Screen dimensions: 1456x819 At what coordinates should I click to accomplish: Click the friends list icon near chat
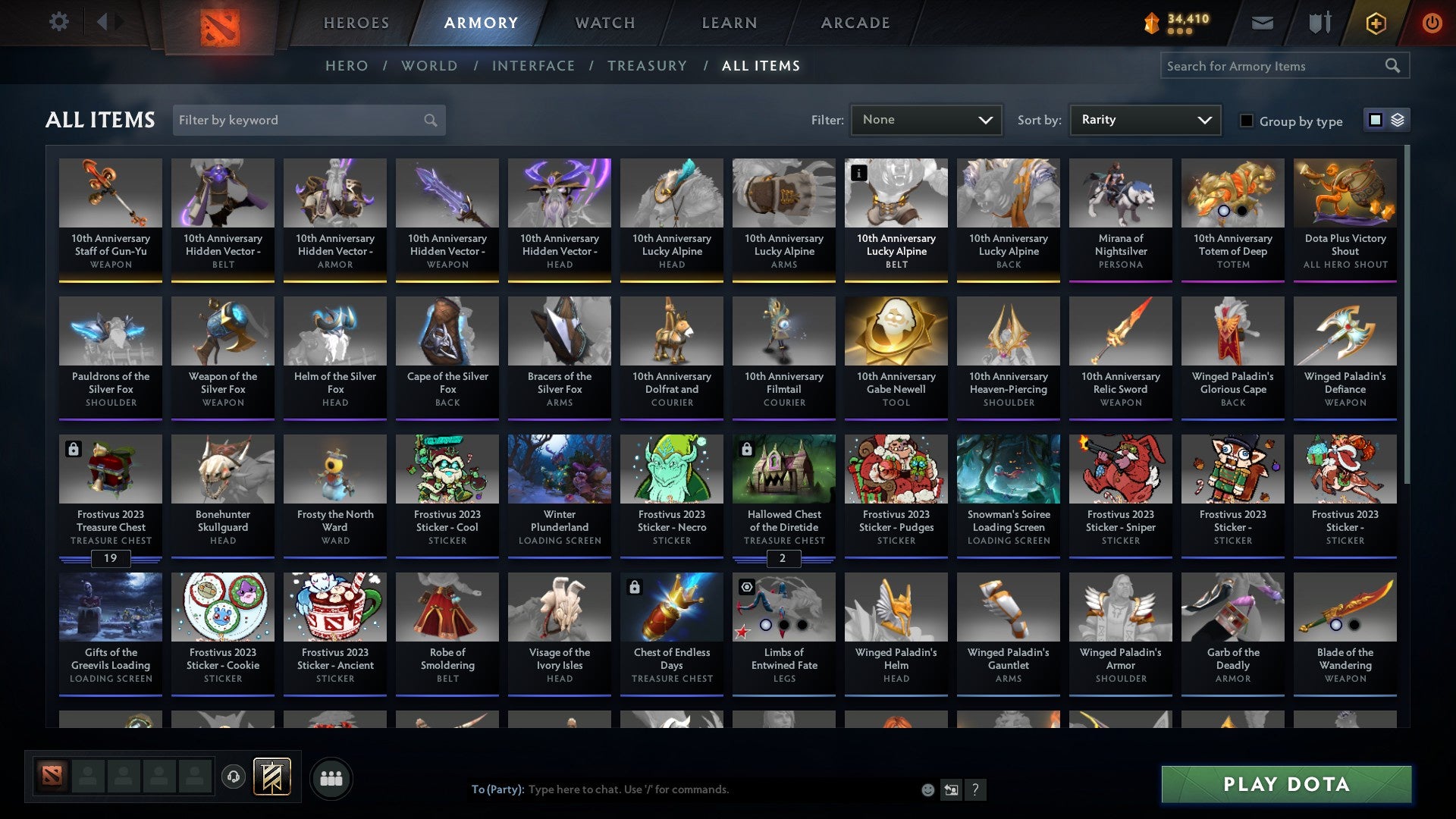[331, 777]
